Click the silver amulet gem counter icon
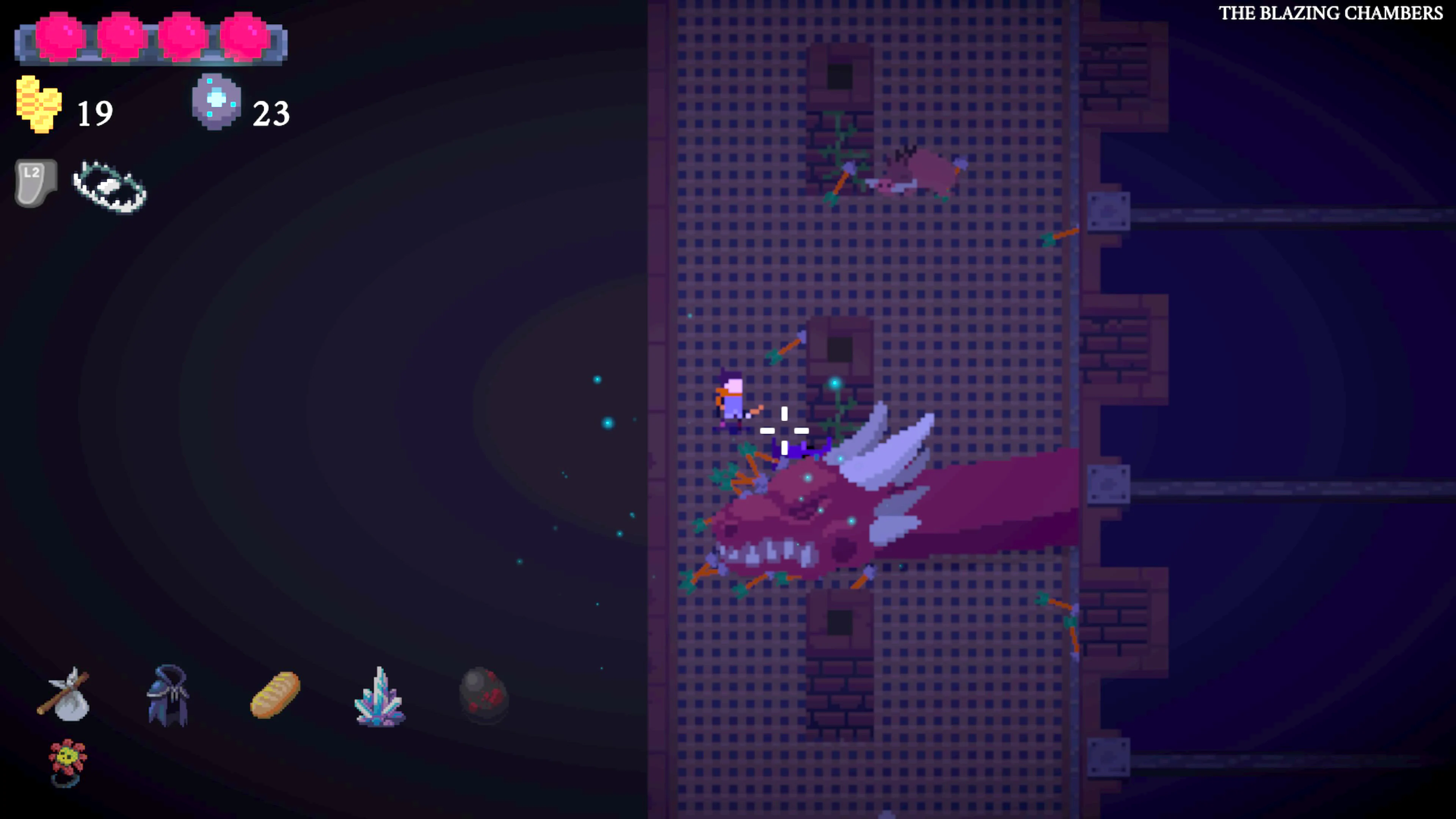This screenshot has width=1456, height=819. [x=217, y=102]
